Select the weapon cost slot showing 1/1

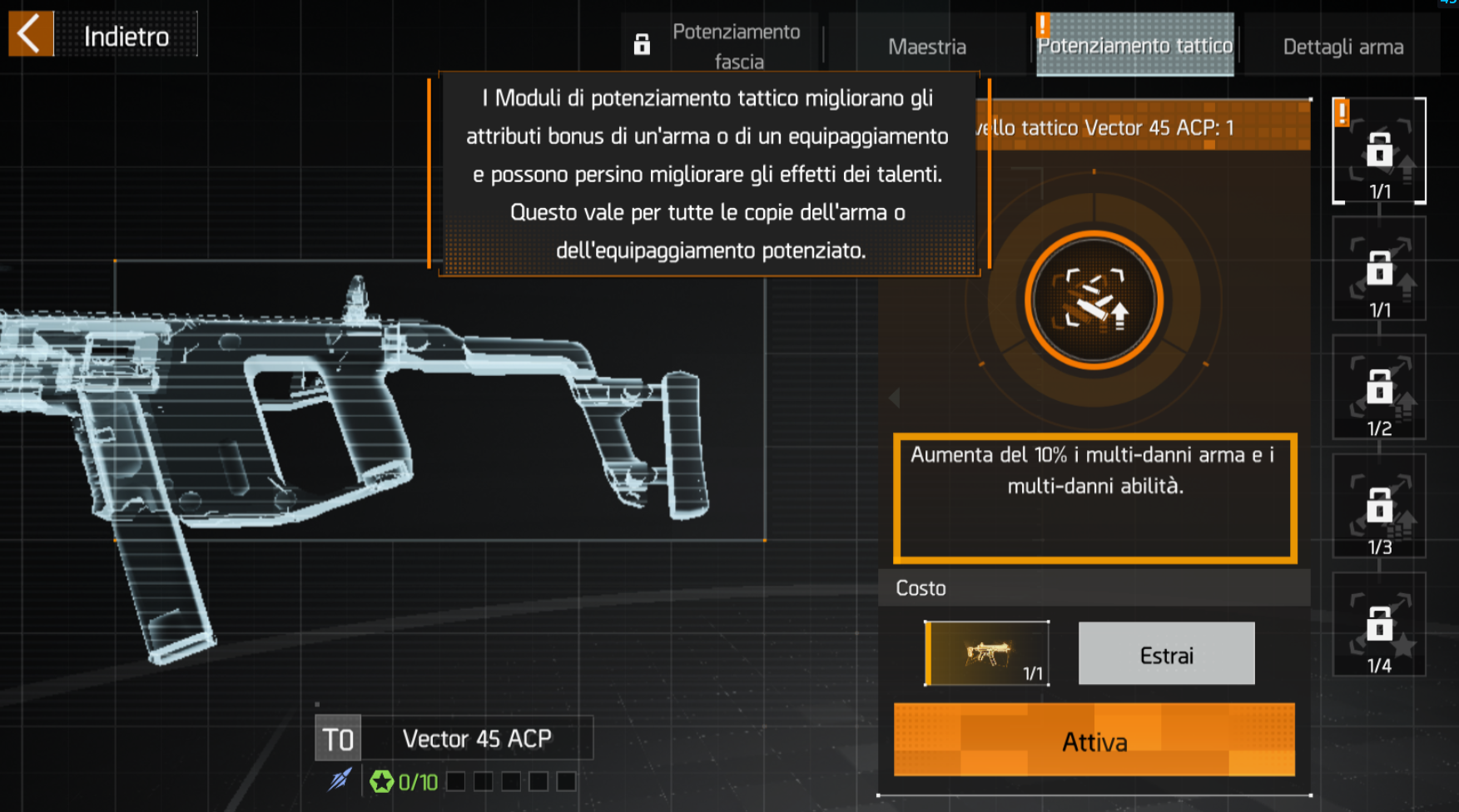click(x=986, y=654)
